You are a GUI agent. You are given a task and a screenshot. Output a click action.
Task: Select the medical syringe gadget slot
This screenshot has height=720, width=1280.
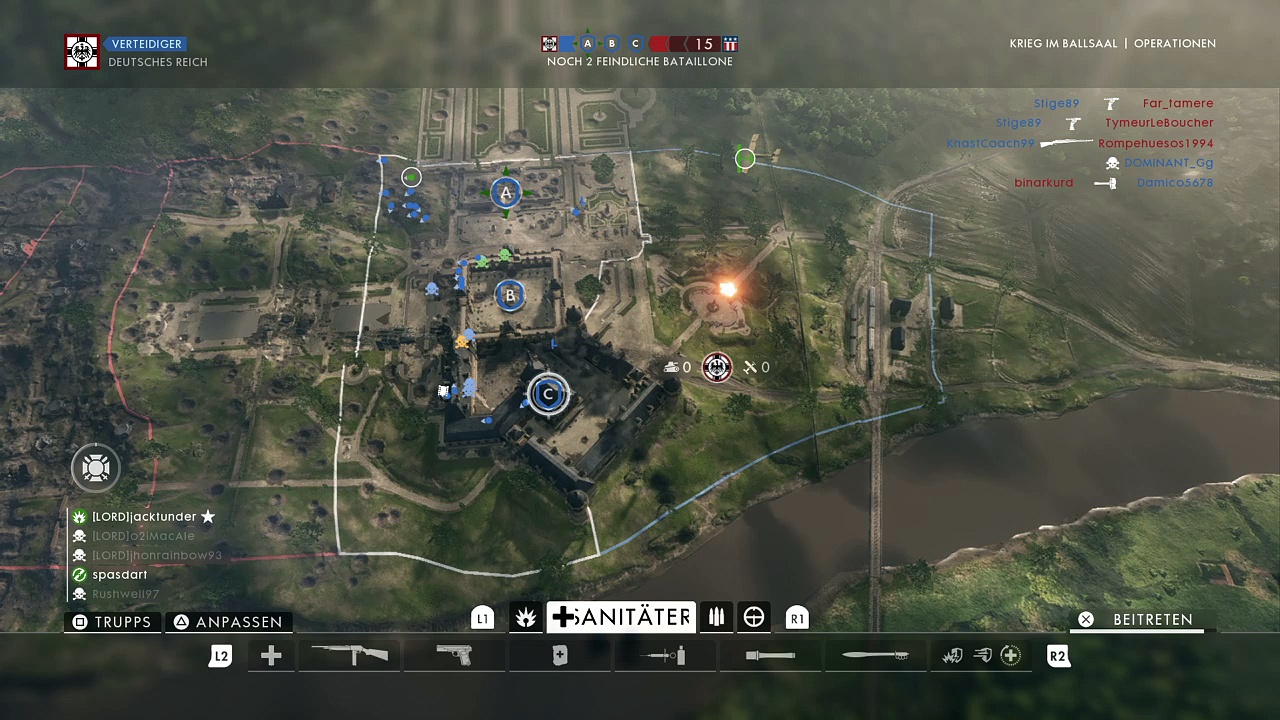coord(665,656)
